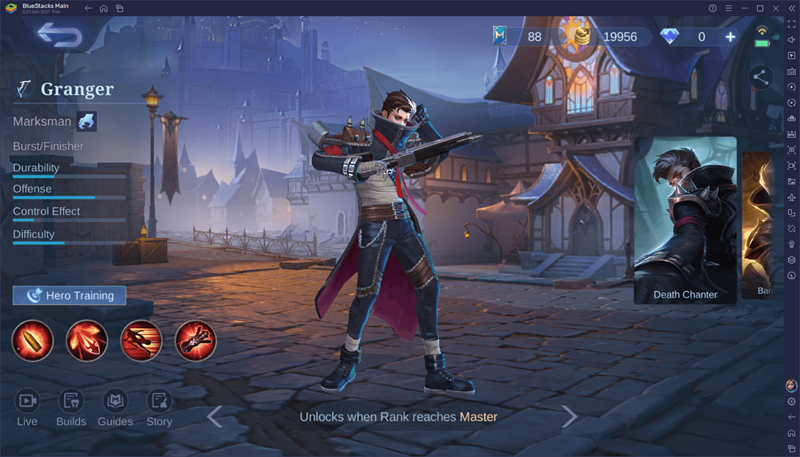Open the Guides section
This screenshot has height=457, width=800.
[115, 406]
